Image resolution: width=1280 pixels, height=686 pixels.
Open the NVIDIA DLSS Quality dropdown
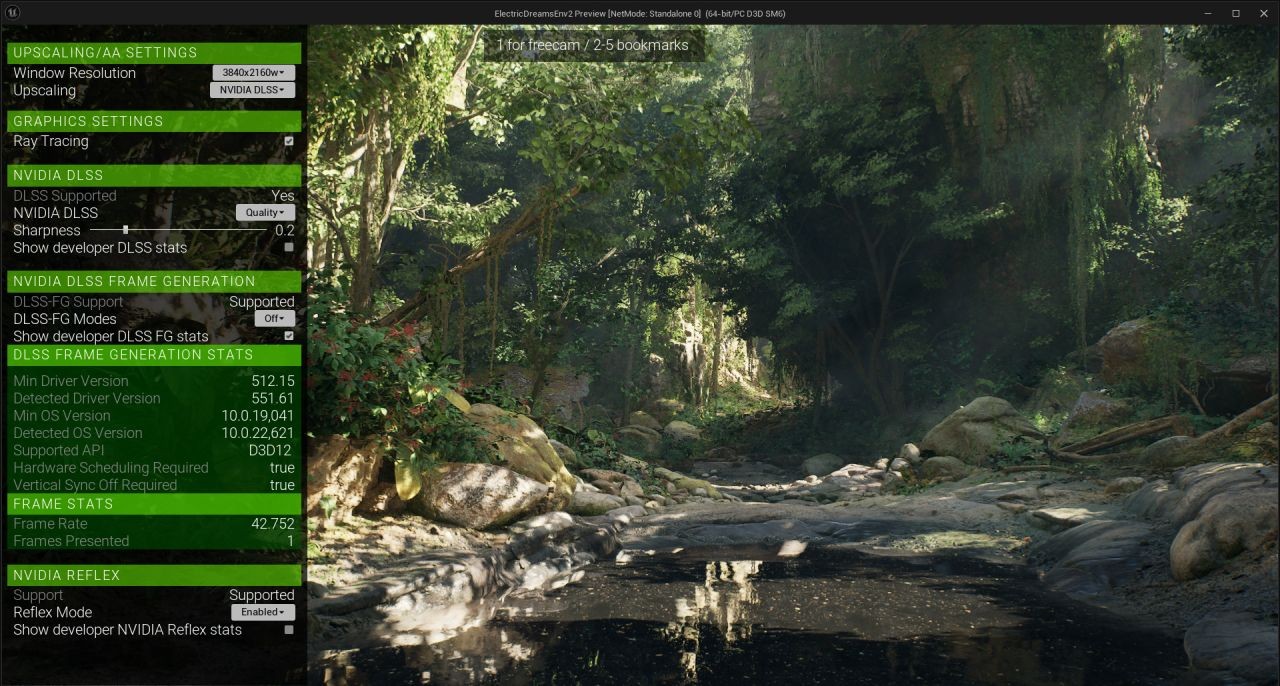pos(265,213)
